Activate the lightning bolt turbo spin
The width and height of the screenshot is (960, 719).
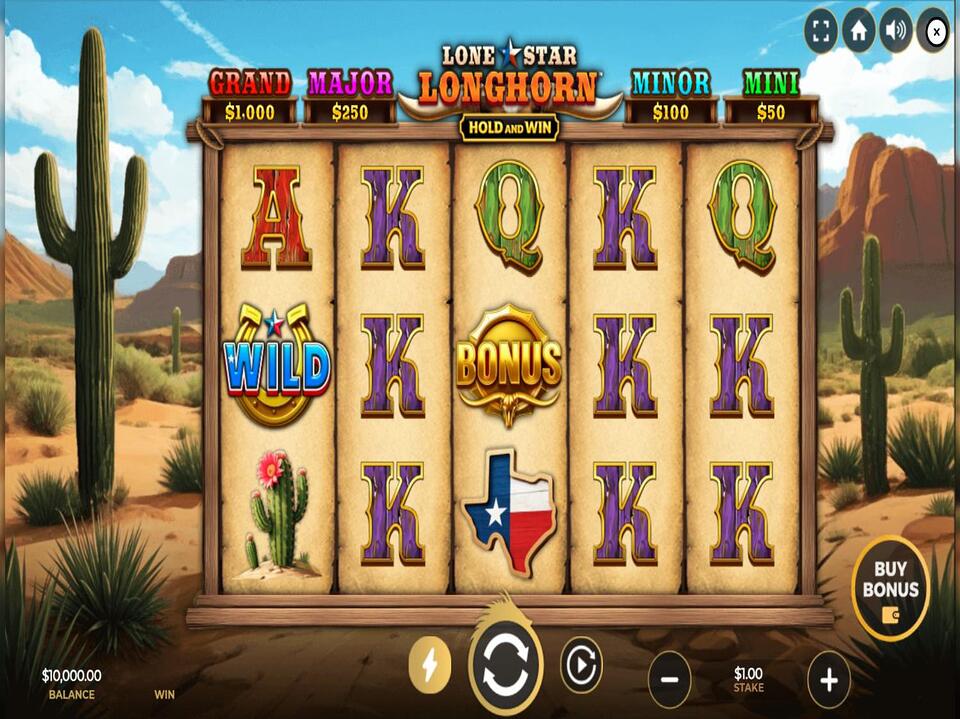pyautogui.click(x=430, y=666)
